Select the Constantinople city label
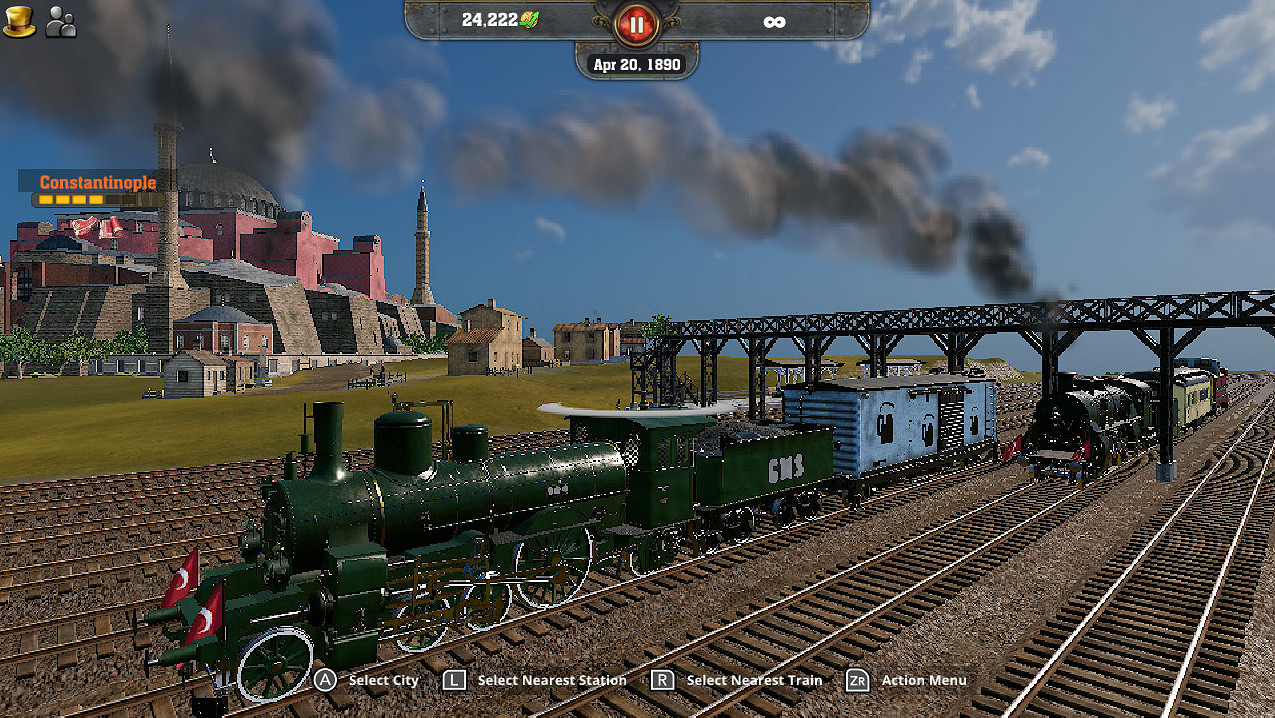 pos(97,183)
